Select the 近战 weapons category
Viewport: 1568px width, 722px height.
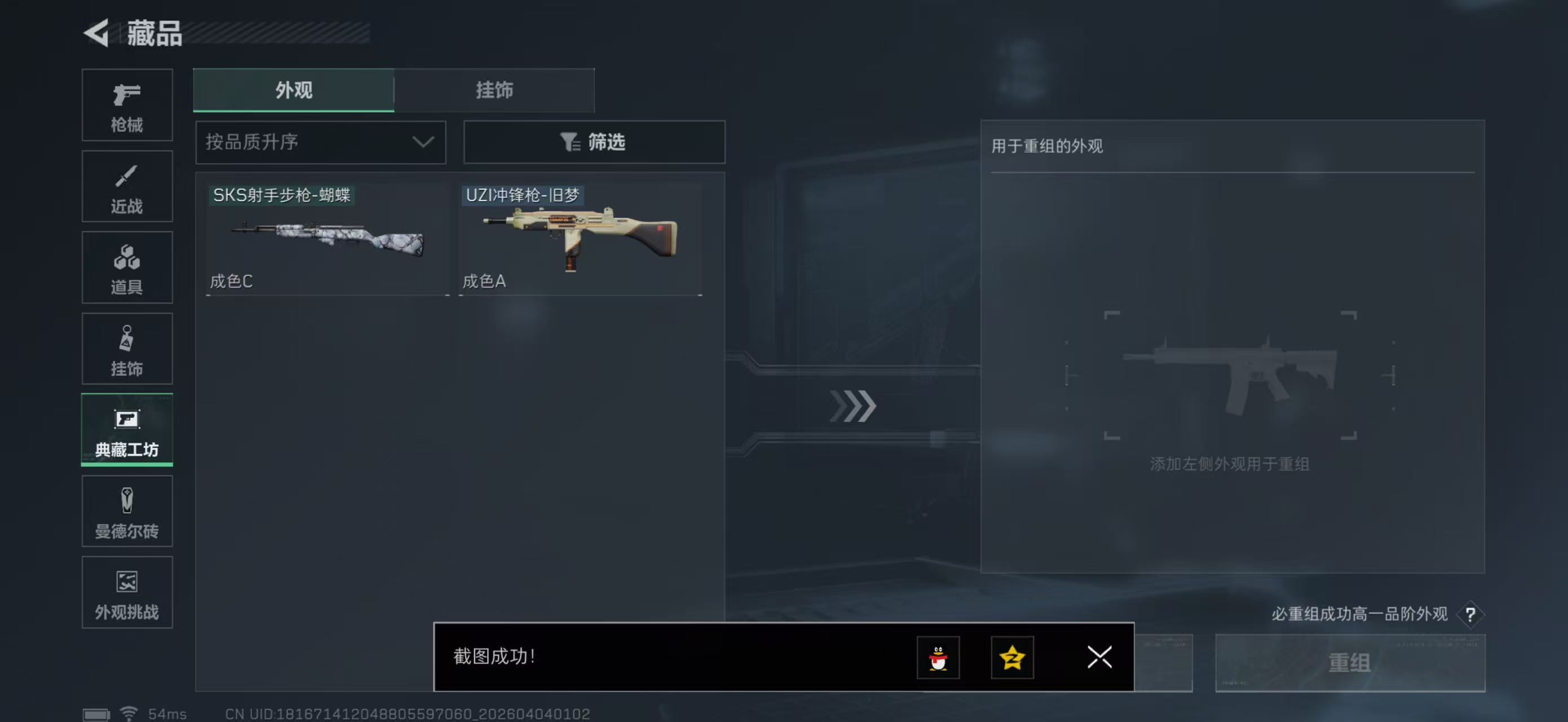coord(127,186)
